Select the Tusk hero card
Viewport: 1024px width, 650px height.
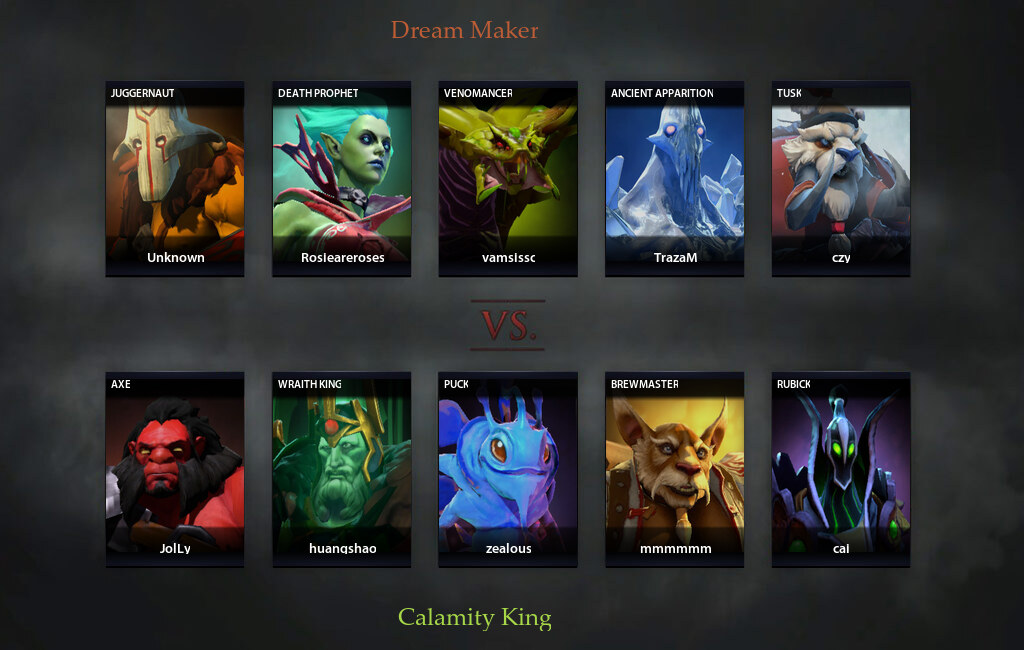point(841,178)
